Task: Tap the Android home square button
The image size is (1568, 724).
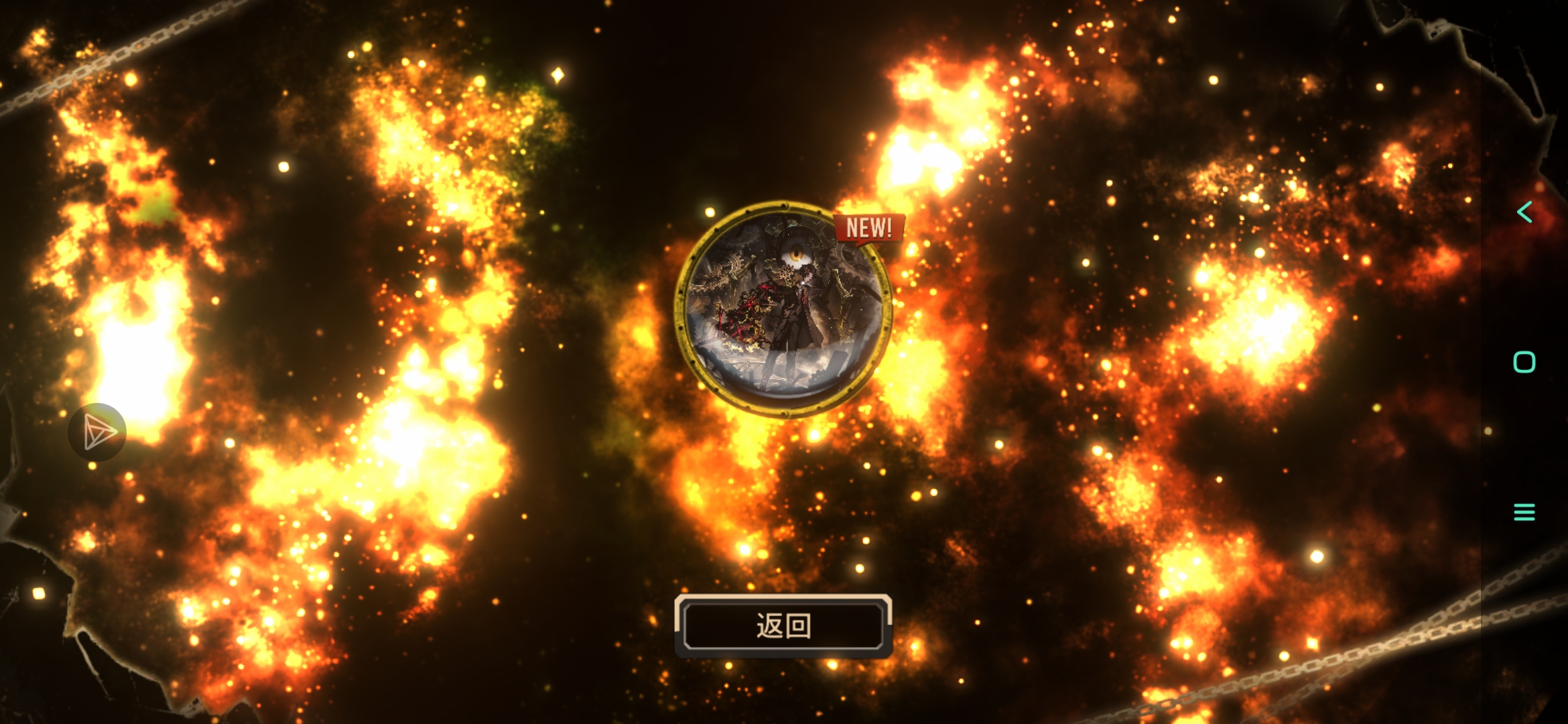Action: click(1524, 362)
